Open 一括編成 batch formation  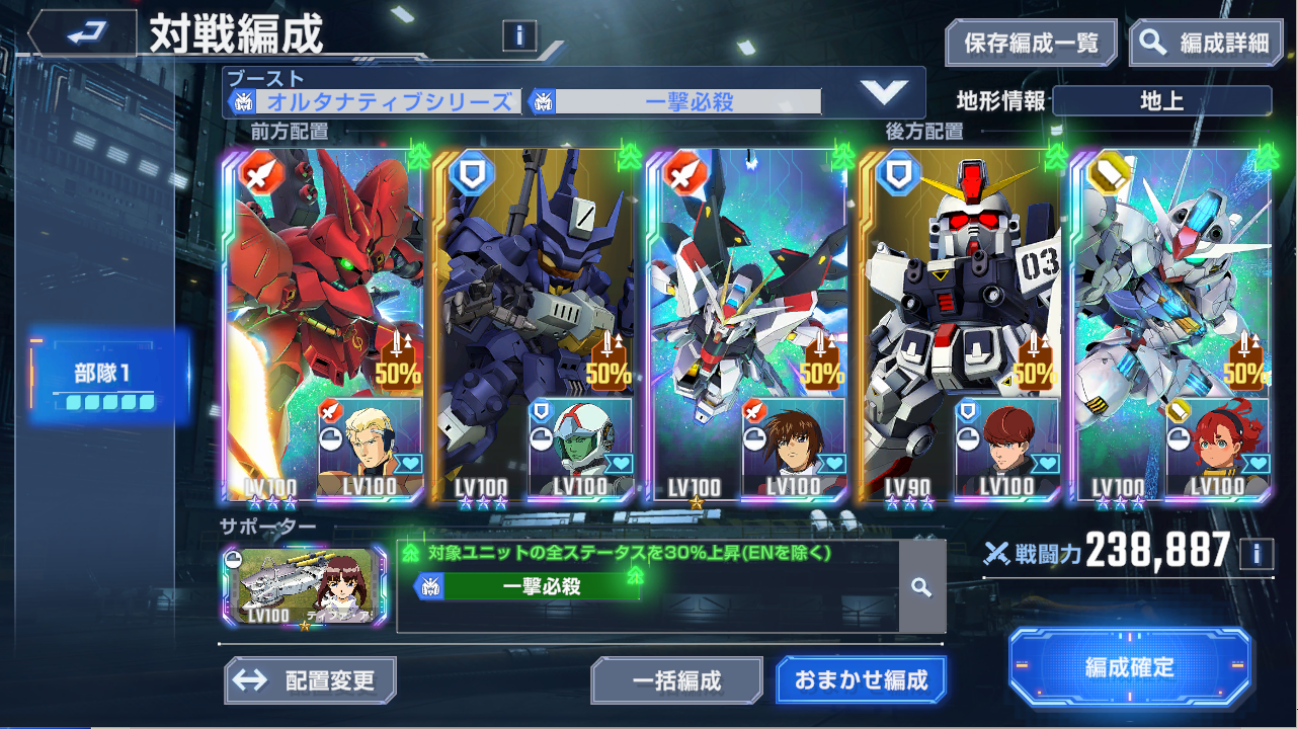click(x=676, y=682)
